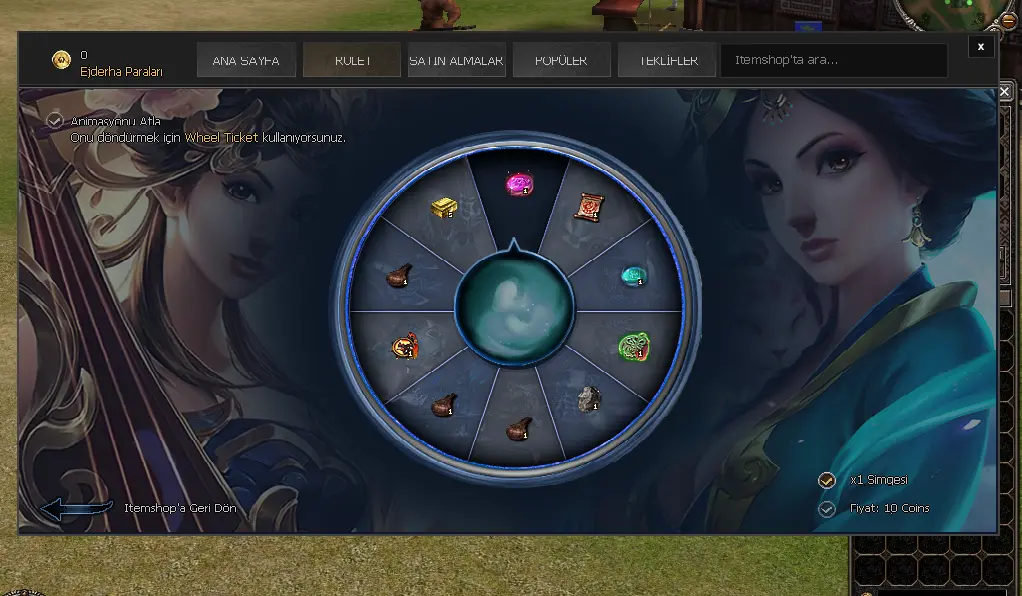Select the x1 Simgesi option

pos(827,480)
